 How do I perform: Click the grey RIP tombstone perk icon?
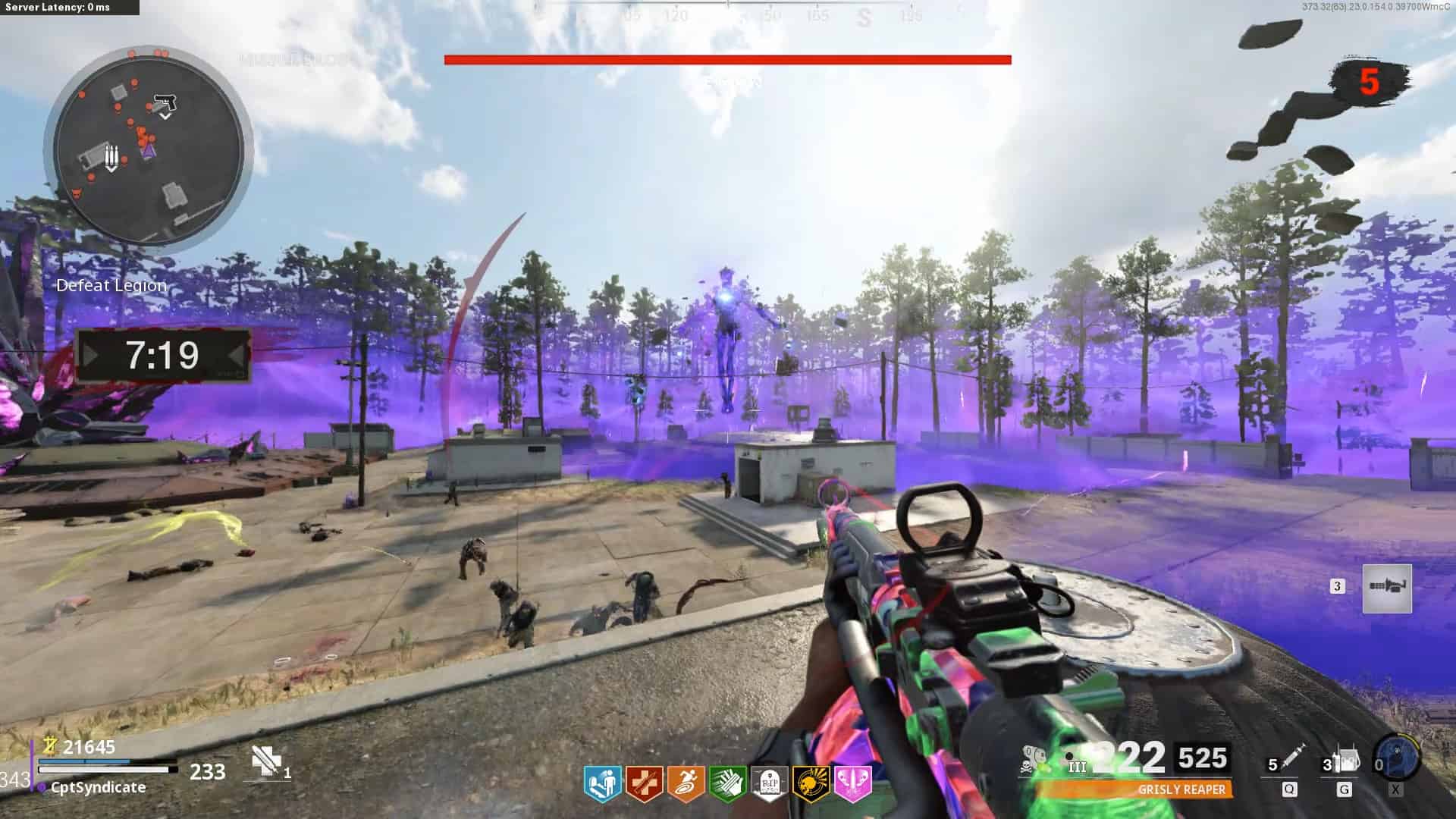pos(769,783)
